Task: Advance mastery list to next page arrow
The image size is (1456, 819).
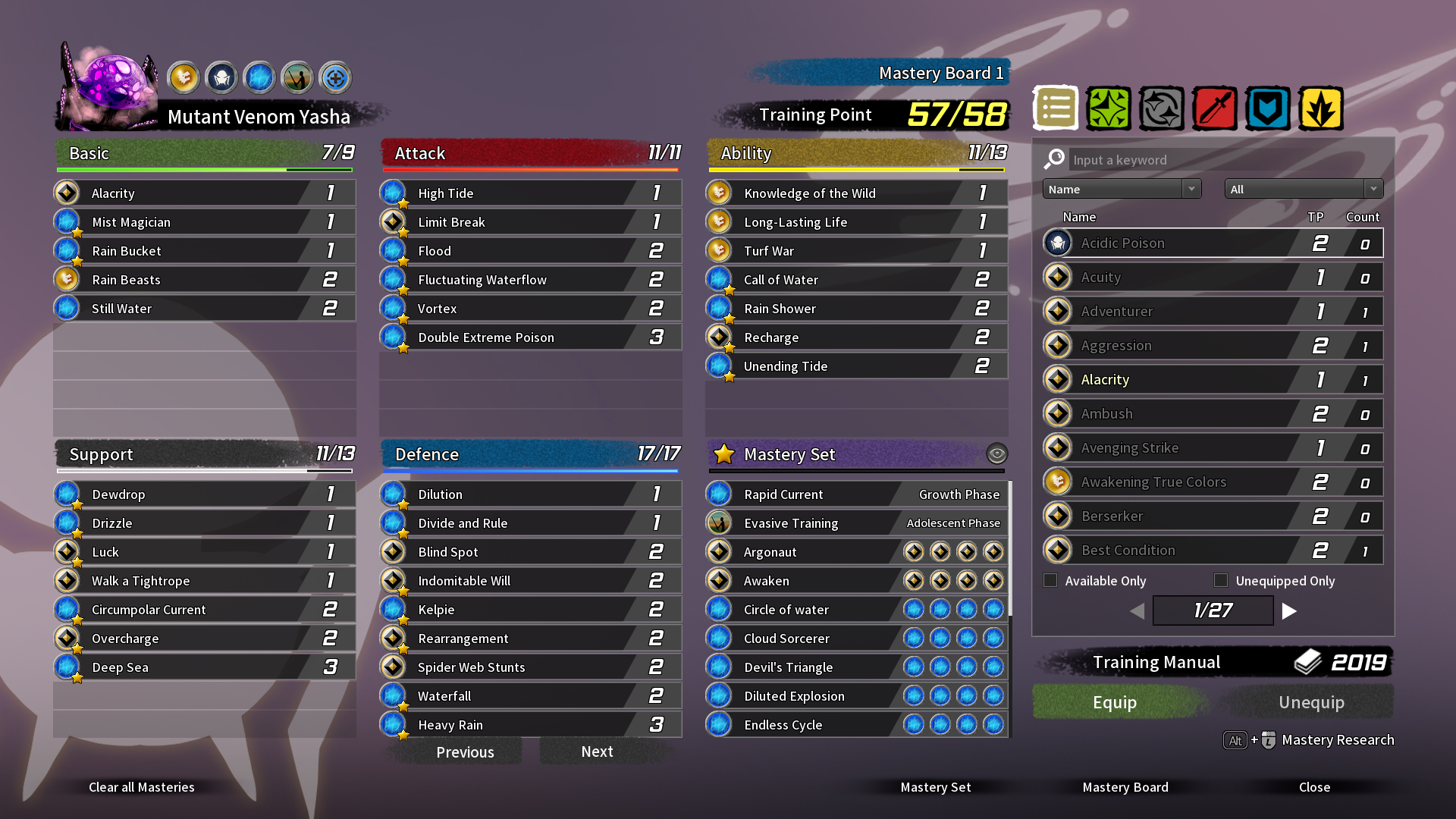Action: pyautogui.click(x=1289, y=610)
